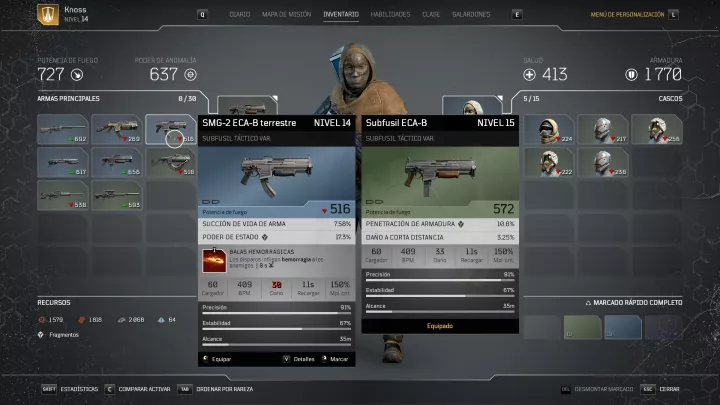Select the weapon rated 656
Screen dimensions: 720x405
118,163
